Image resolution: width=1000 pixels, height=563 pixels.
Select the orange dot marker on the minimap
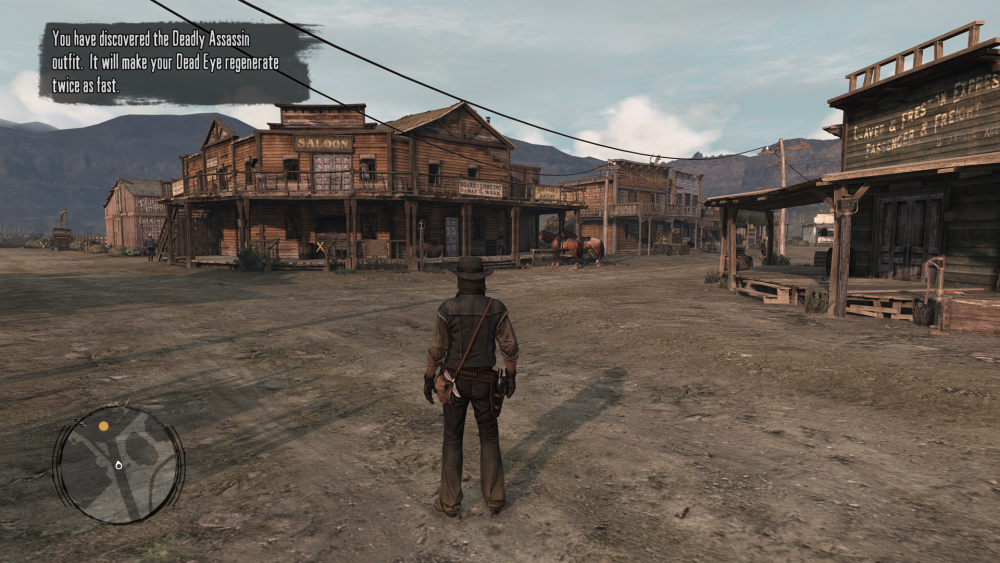[x=103, y=426]
